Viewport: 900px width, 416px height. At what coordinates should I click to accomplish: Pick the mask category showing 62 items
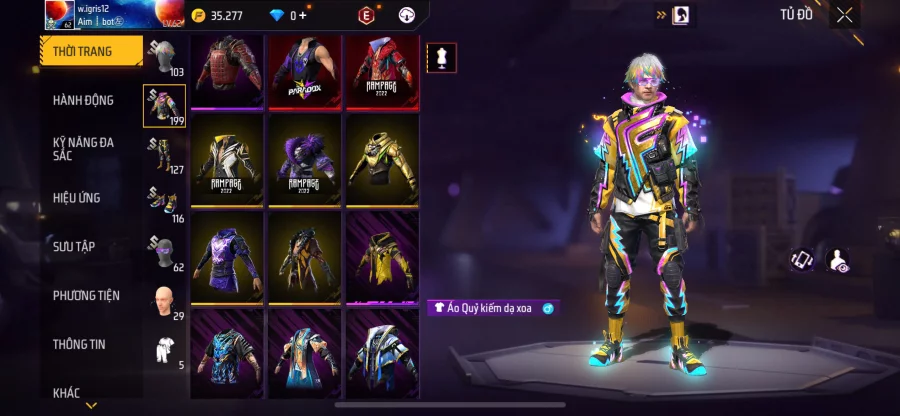(x=164, y=252)
